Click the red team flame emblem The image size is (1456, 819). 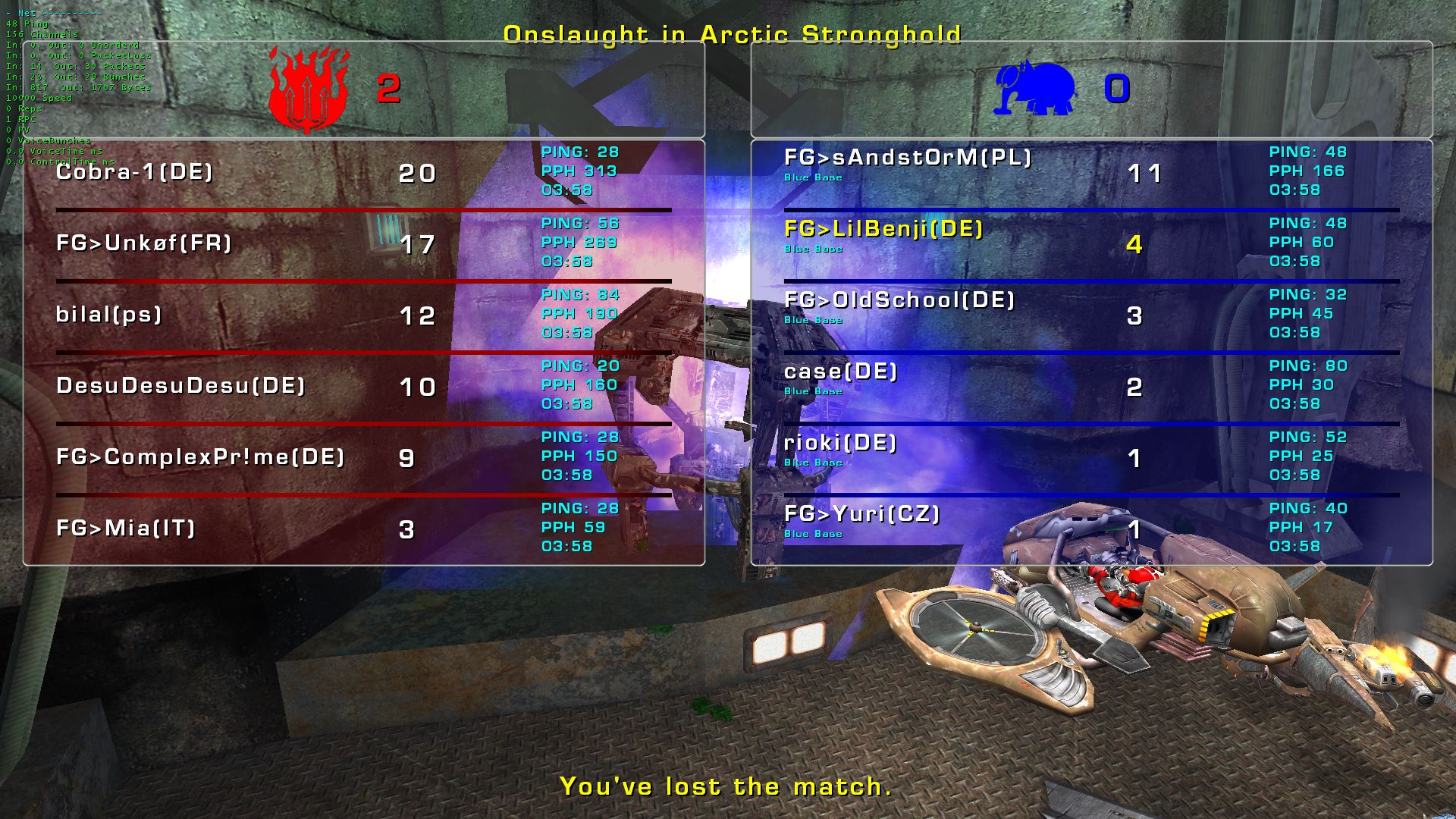point(309,89)
